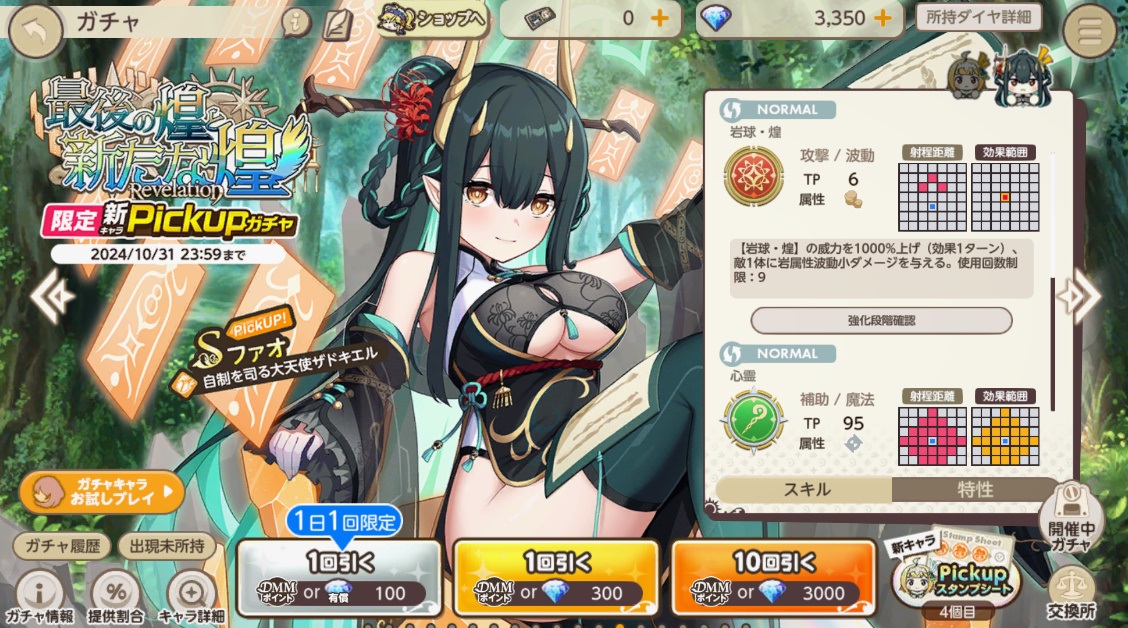This screenshot has width=1128, height=628.
Task: Open the hamburger main menu
Action: coord(1090,32)
